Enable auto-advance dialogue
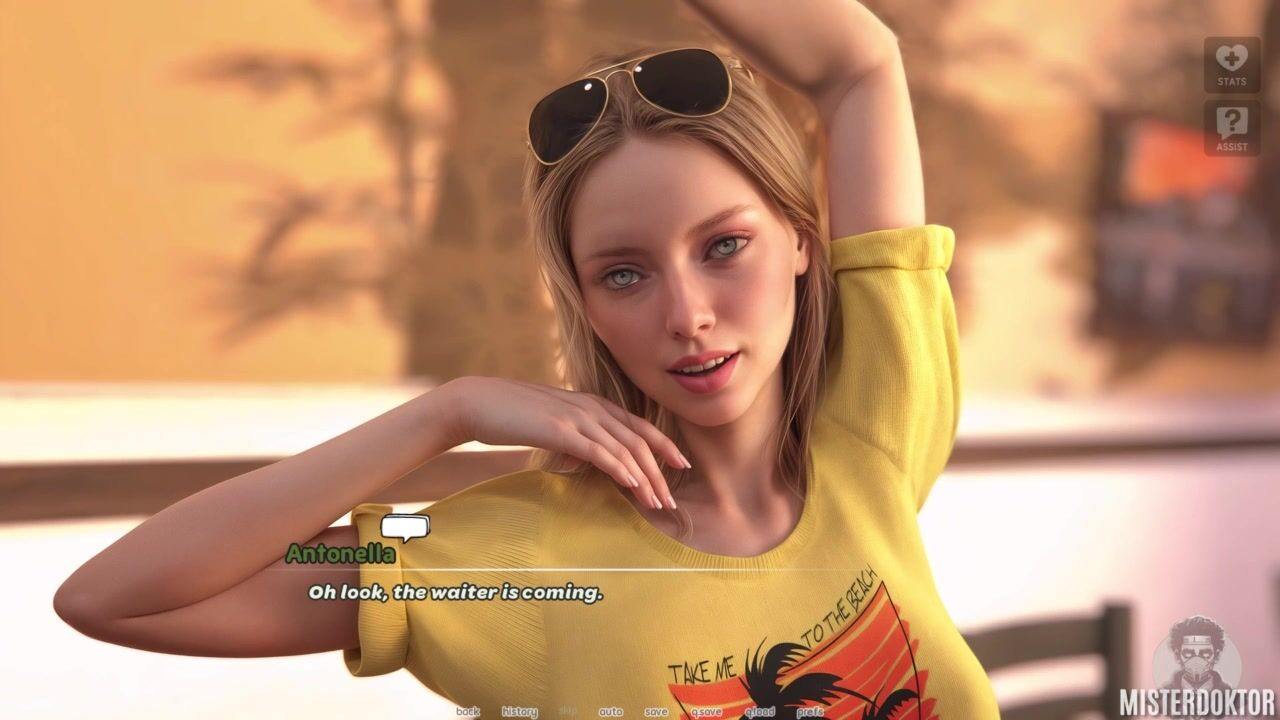The height and width of the screenshot is (720, 1280). 610,712
